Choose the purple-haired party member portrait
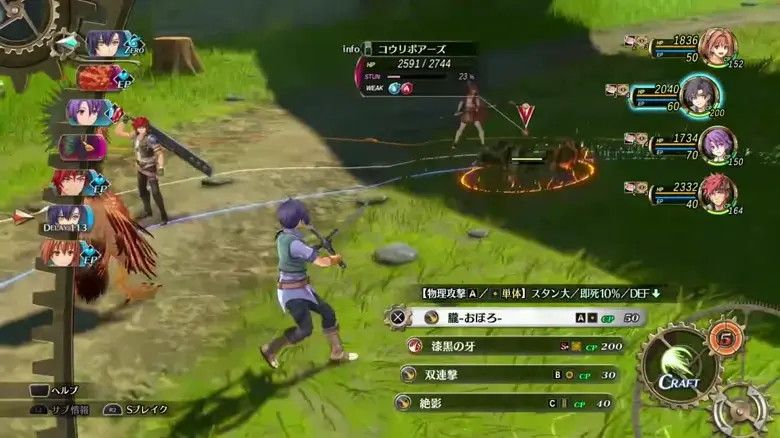The height and width of the screenshot is (438, 780). point(716,144)
